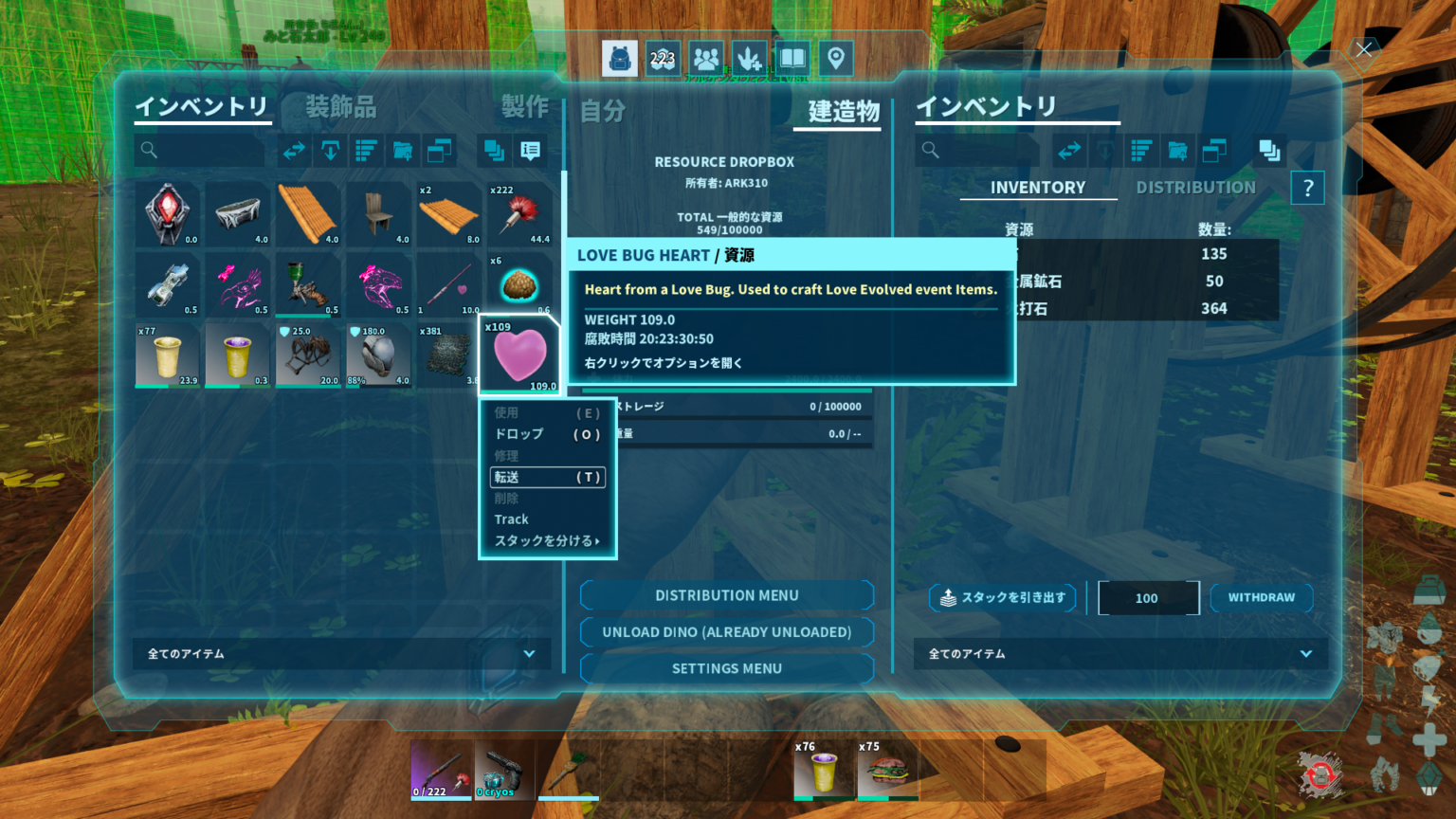Screen dimensions: 1456x819
Task: Choose 転送 from the context menu
Action: 547,477
